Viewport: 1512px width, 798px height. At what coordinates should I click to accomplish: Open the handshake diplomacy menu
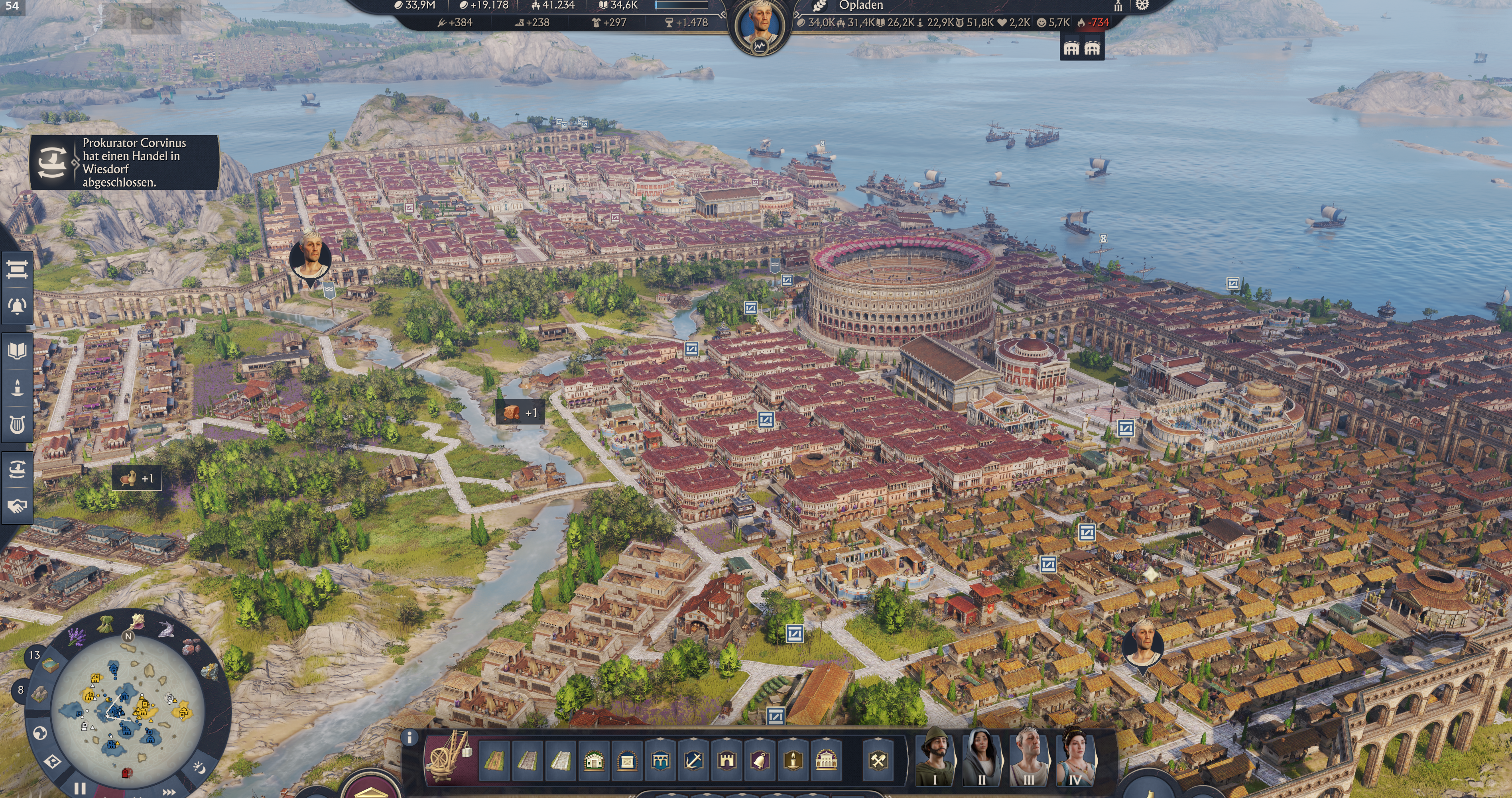coord(16,505)
